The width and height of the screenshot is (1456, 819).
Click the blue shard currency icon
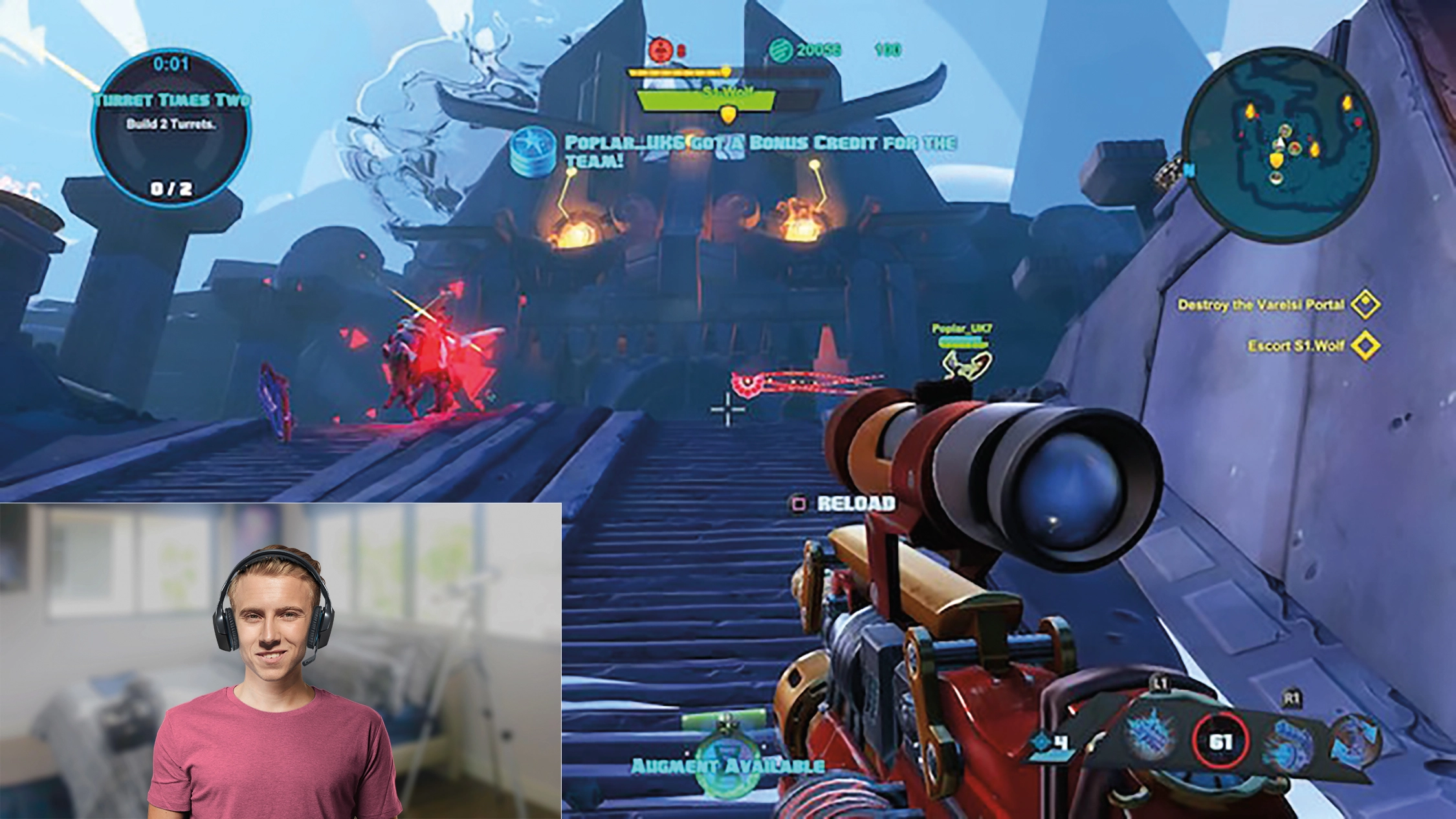pyautogui.click(x=1041, y=741)
